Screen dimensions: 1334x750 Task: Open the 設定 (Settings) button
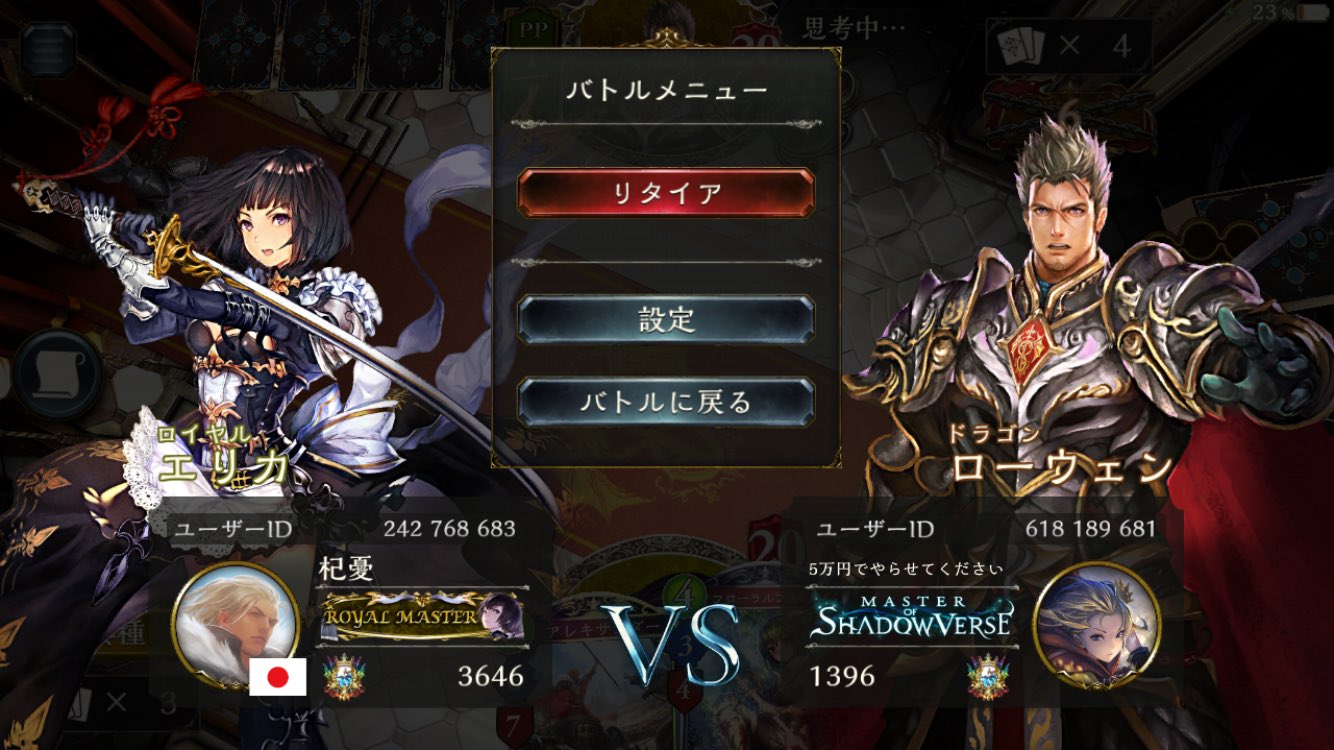pos(664,317)
